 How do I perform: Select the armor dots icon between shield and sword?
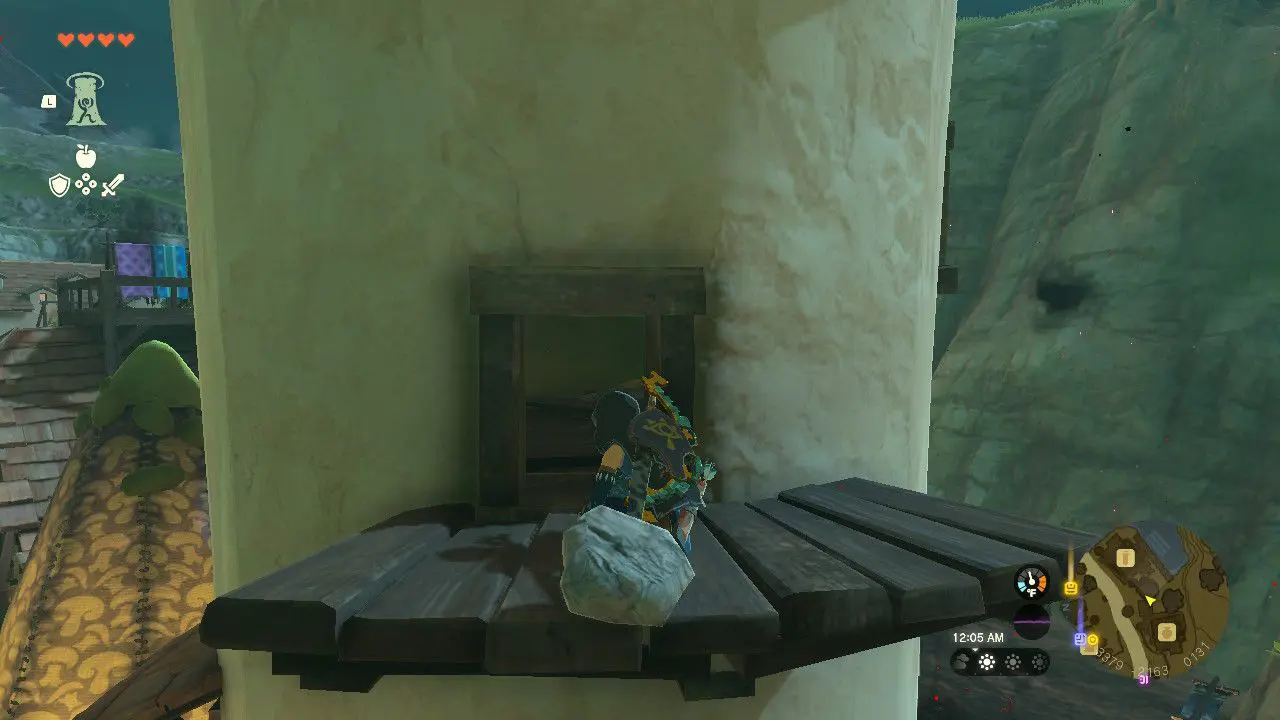point(86,184)
